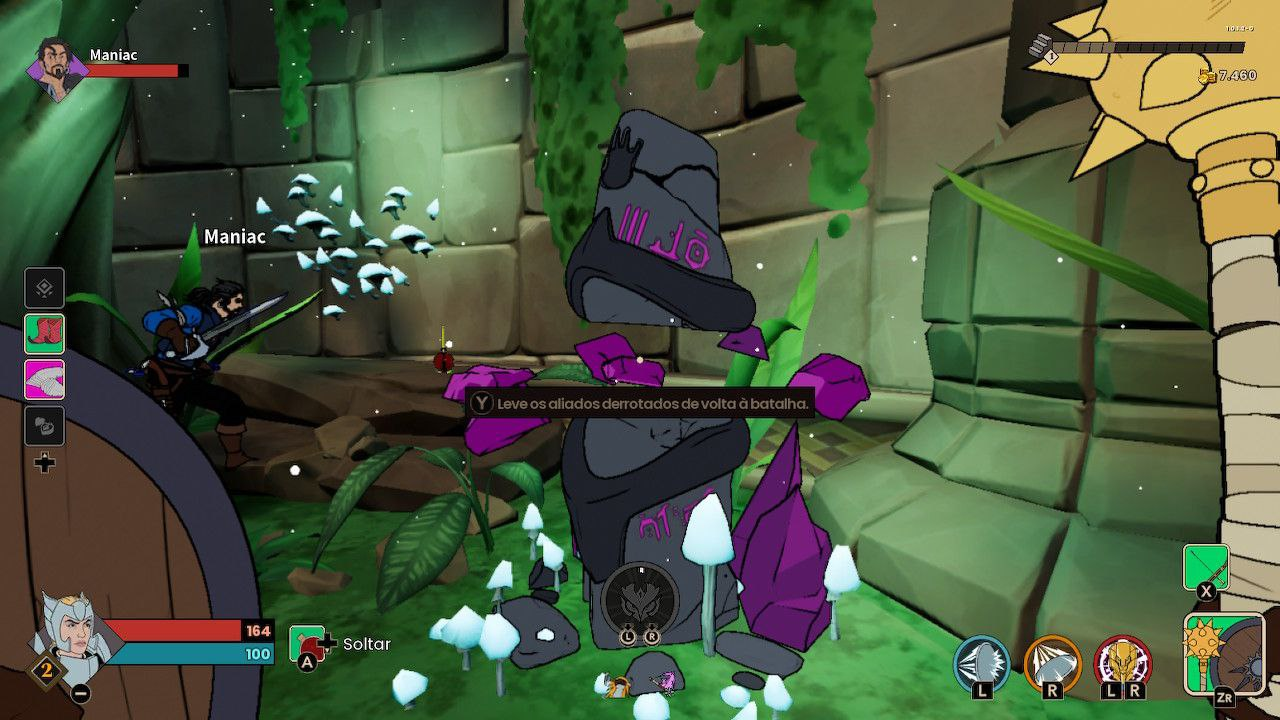This screenshot has width=1280, height=720.
Task: Open the dimmed diamond emblem slot
Action: (45, 288)
